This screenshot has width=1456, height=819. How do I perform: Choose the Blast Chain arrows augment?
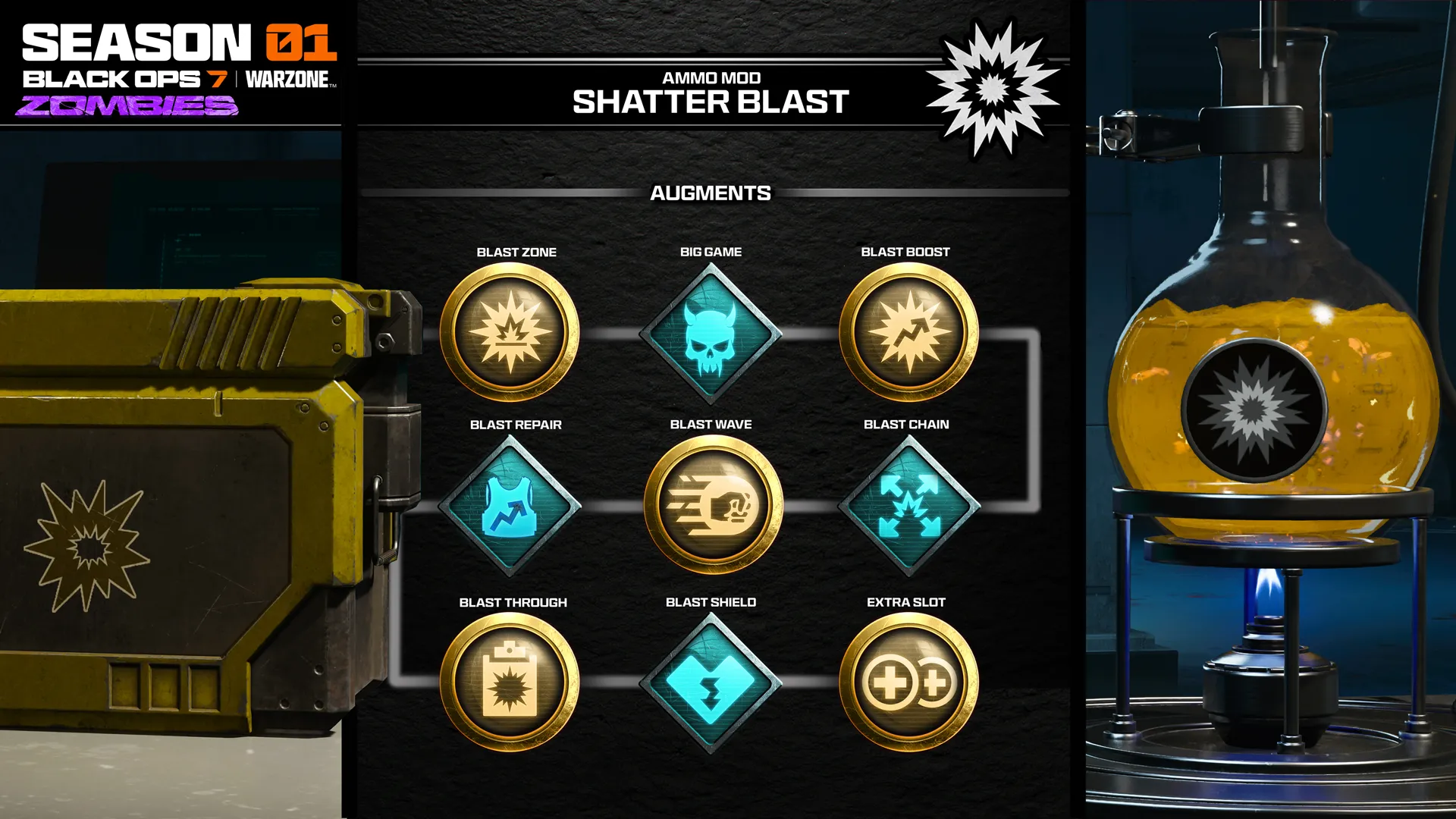(x=908, y=506)
